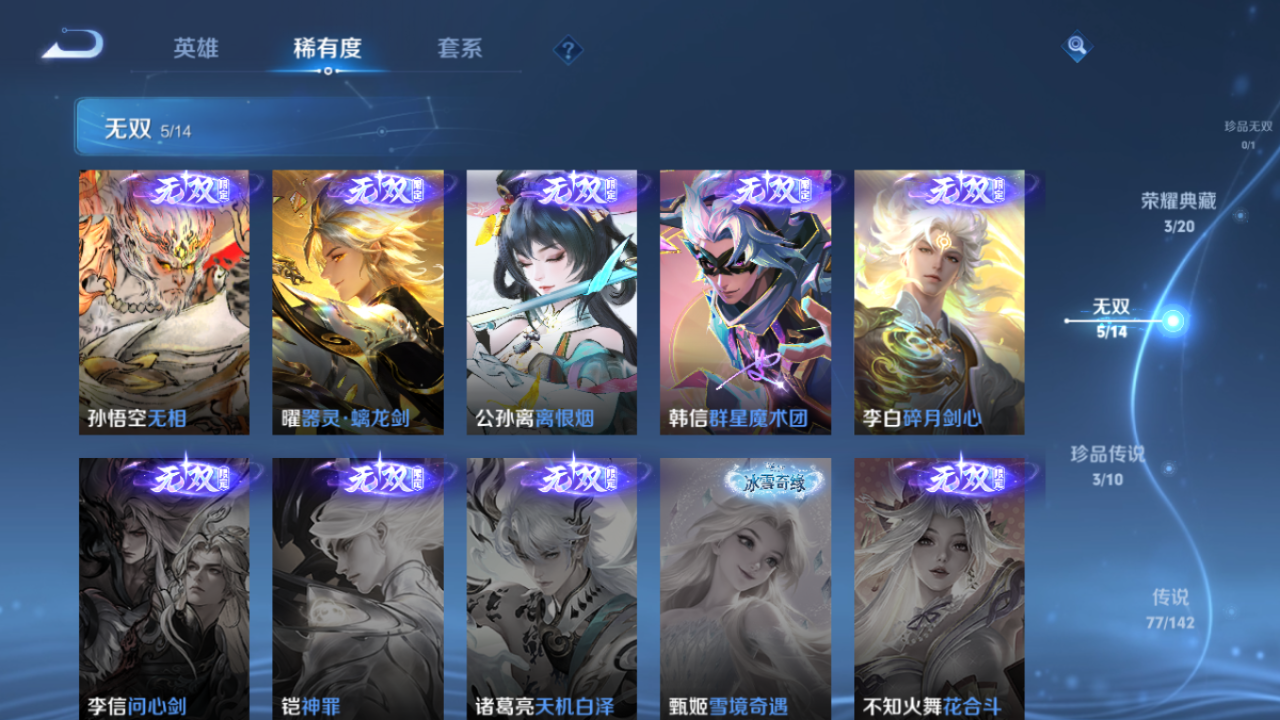Switch to the 套系 tab
Screen dimensions: 1280x720
click(x=460, y=49)
